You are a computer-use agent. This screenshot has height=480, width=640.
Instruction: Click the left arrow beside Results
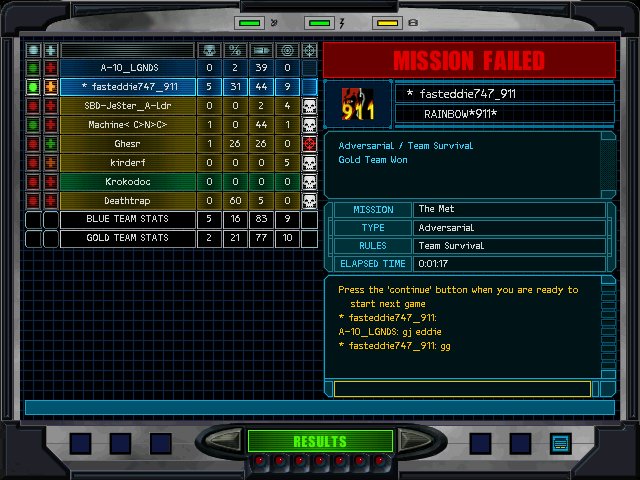click(227, 441)
